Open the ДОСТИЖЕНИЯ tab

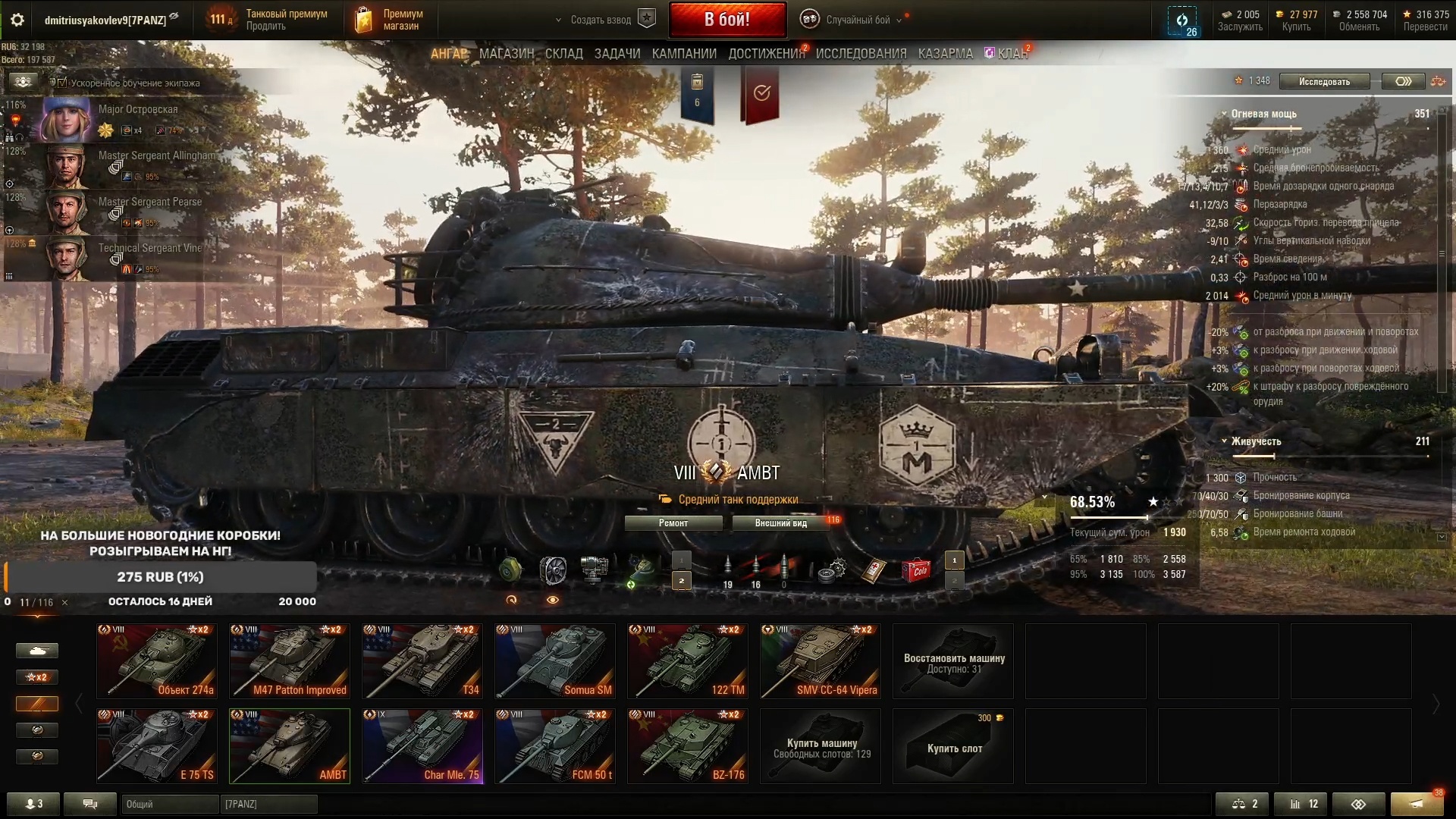click(x=766, y=54)
